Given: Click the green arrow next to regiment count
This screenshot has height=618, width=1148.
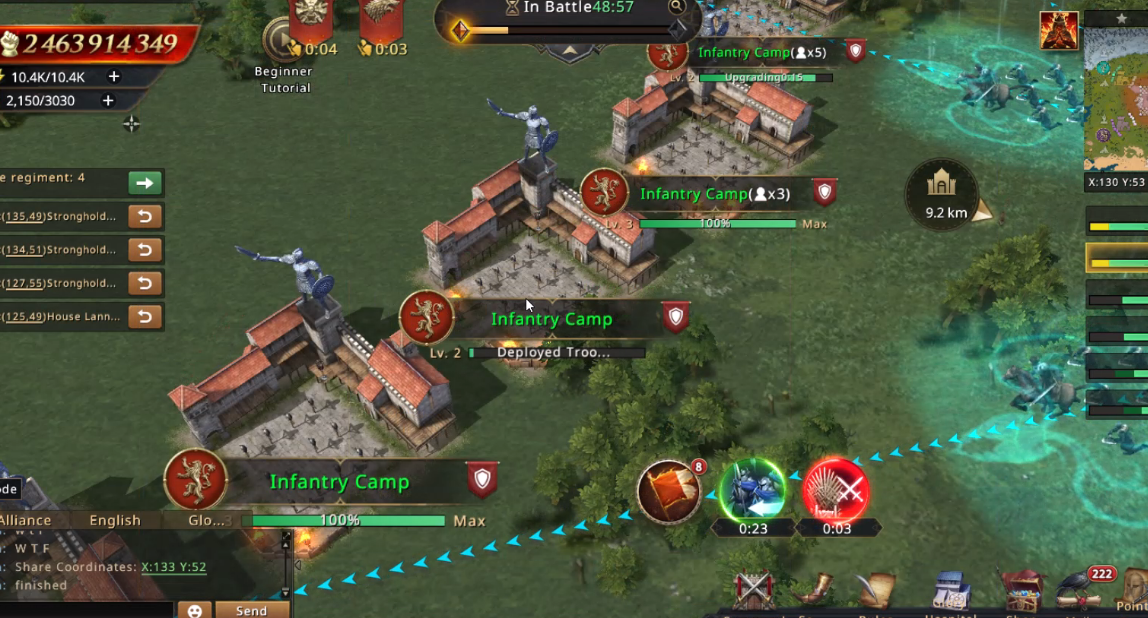Looking at the screenshot, I should click(x=145, y=183).
